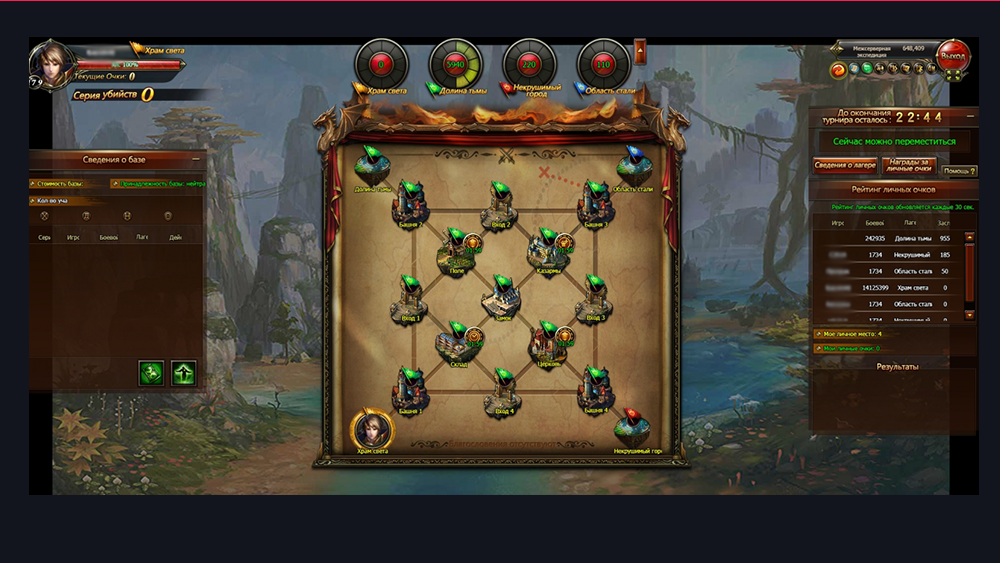1000x563 pixels.
Task: Click the Некрушимый город base on map
Action: [x=635, y=430]
